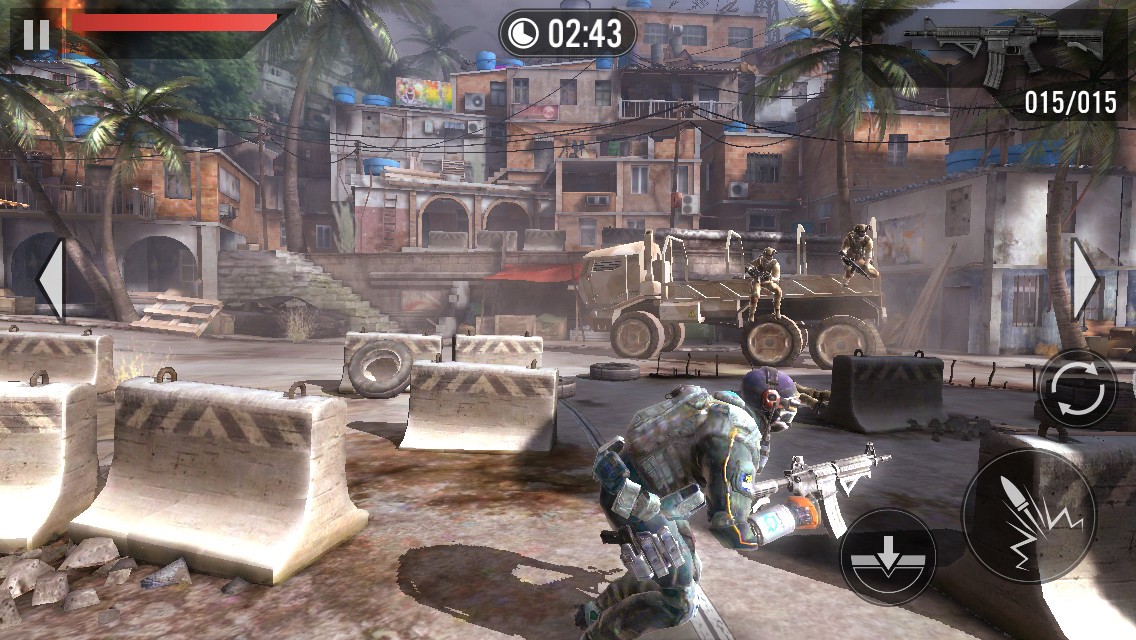Tap the reload weapon circular arrows button
This screenshot has width=1136, height=640.
click(x=1077, y=388)
